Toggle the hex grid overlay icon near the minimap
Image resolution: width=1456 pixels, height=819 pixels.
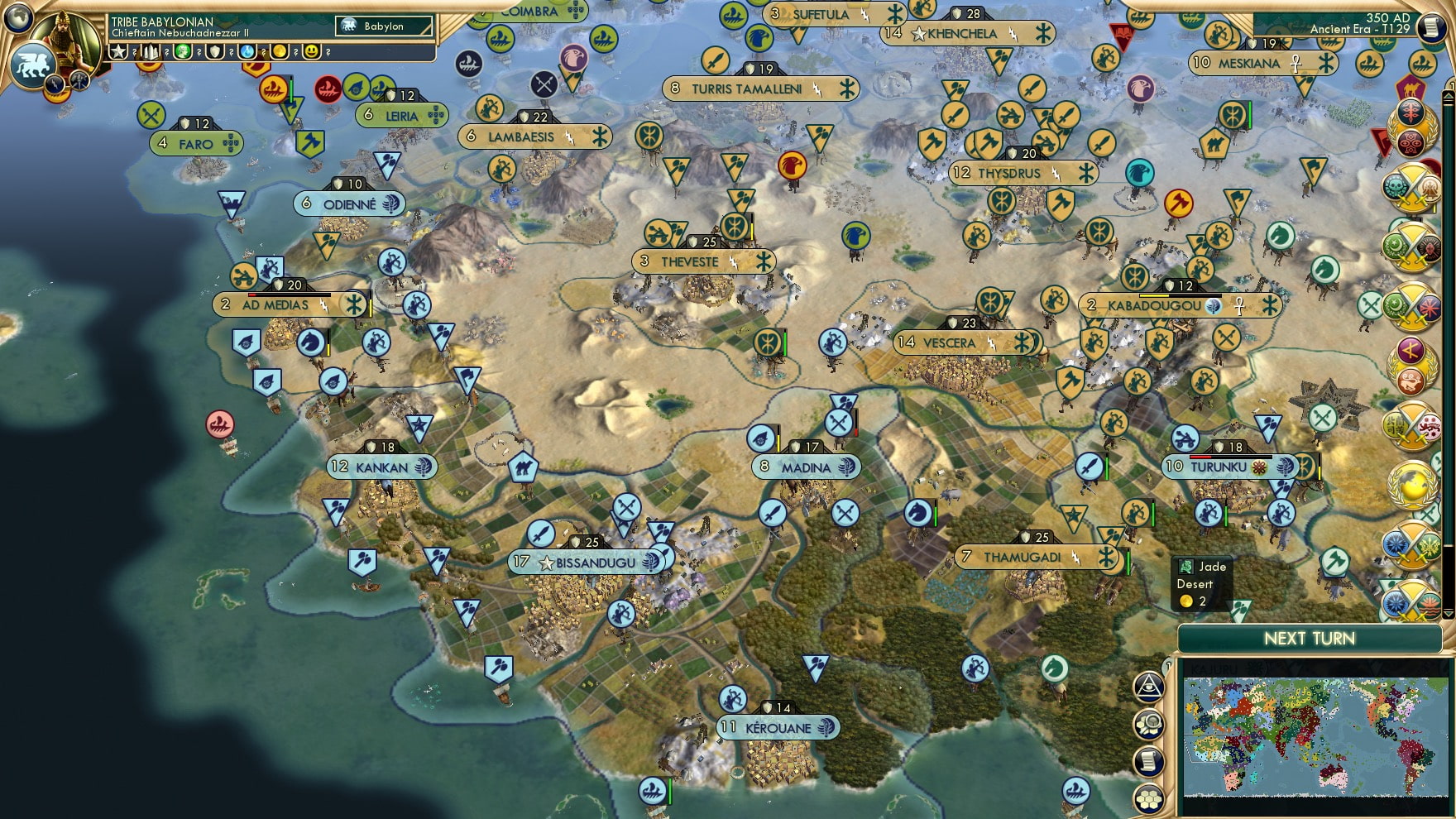pyautogui.click(x=1150, y=799)
